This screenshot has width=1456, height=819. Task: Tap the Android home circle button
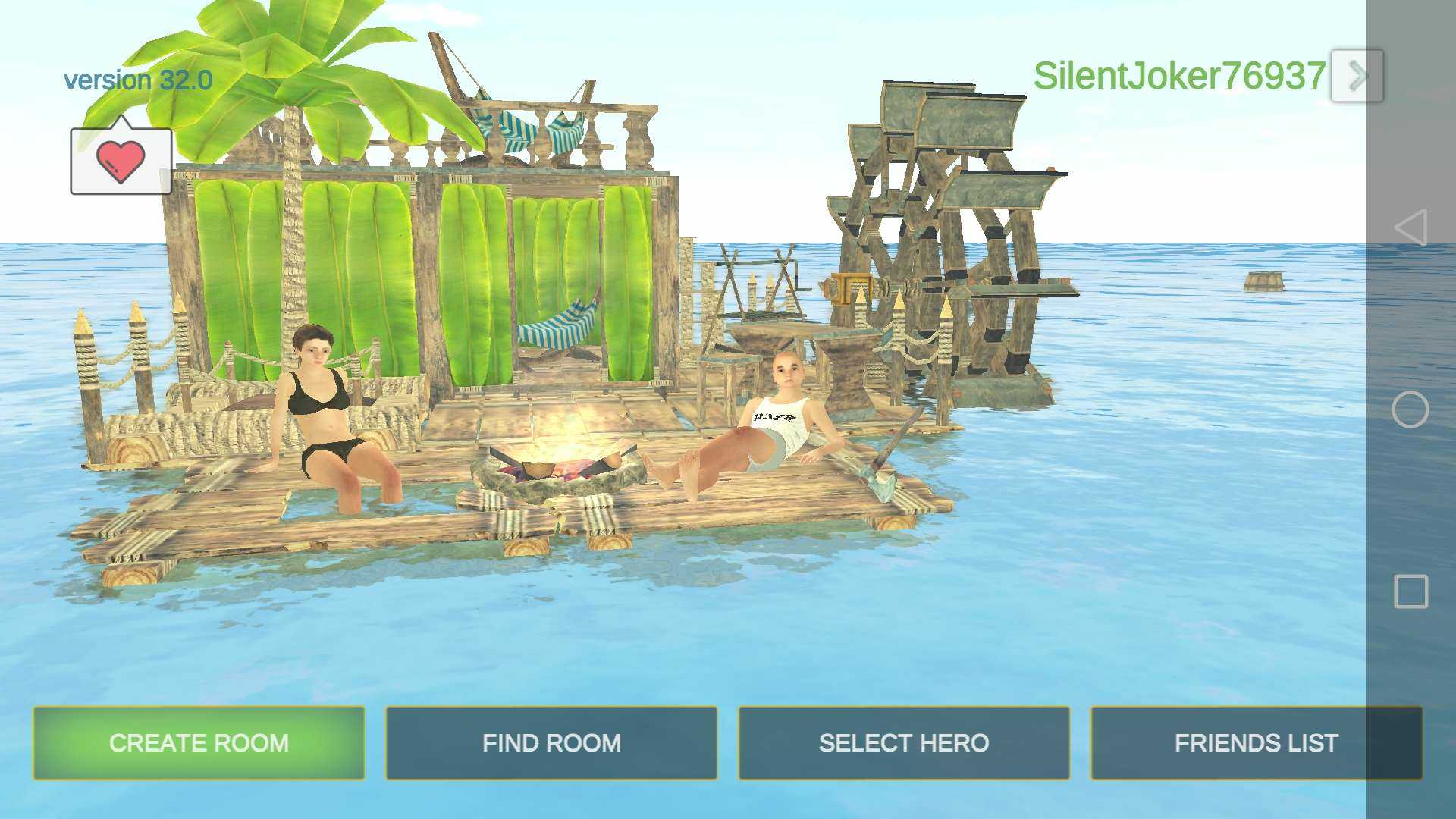pos(1410,409)
